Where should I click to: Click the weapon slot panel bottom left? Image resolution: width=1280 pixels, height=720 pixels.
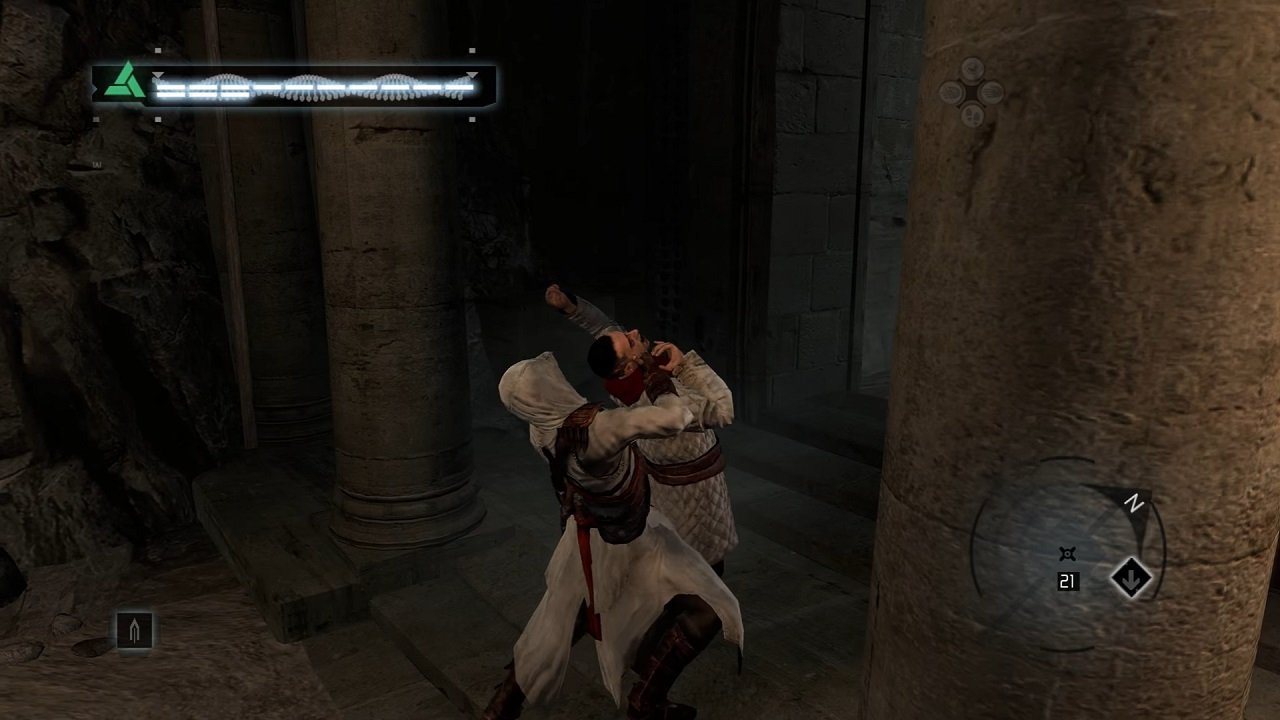tap(135, 628)
